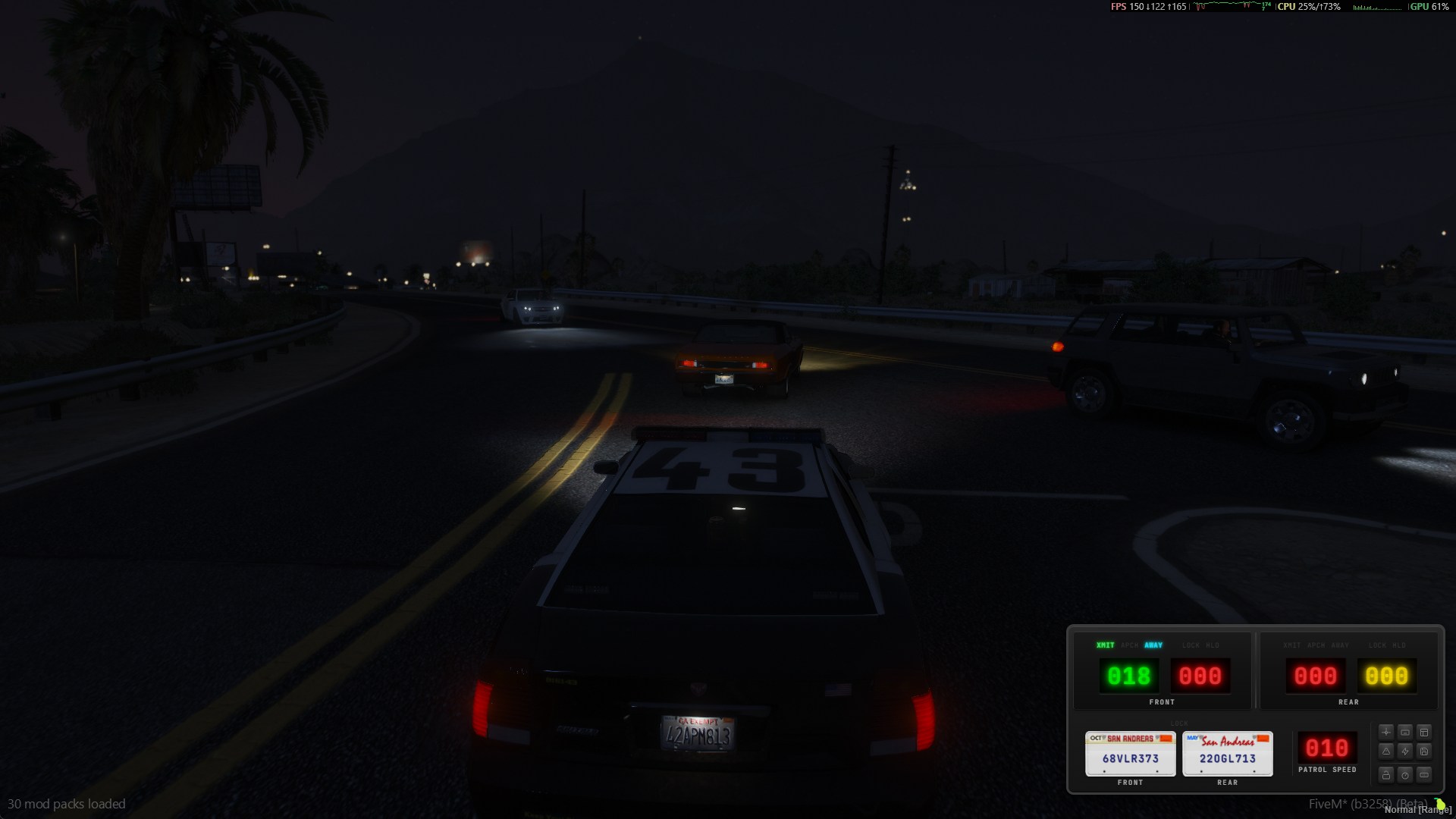The width and height of the screenshot is (1456, 819).
Task: Click the front plate reader showing 68VLR373
Action: [x=1130, y=755]
